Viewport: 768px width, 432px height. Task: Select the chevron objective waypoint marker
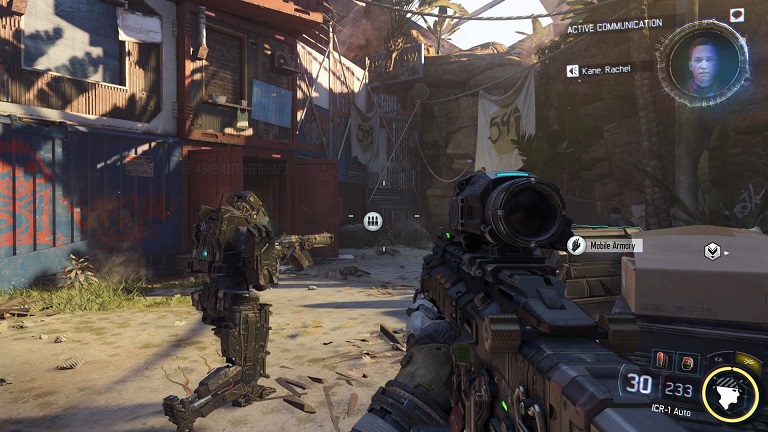click(712, 251)
